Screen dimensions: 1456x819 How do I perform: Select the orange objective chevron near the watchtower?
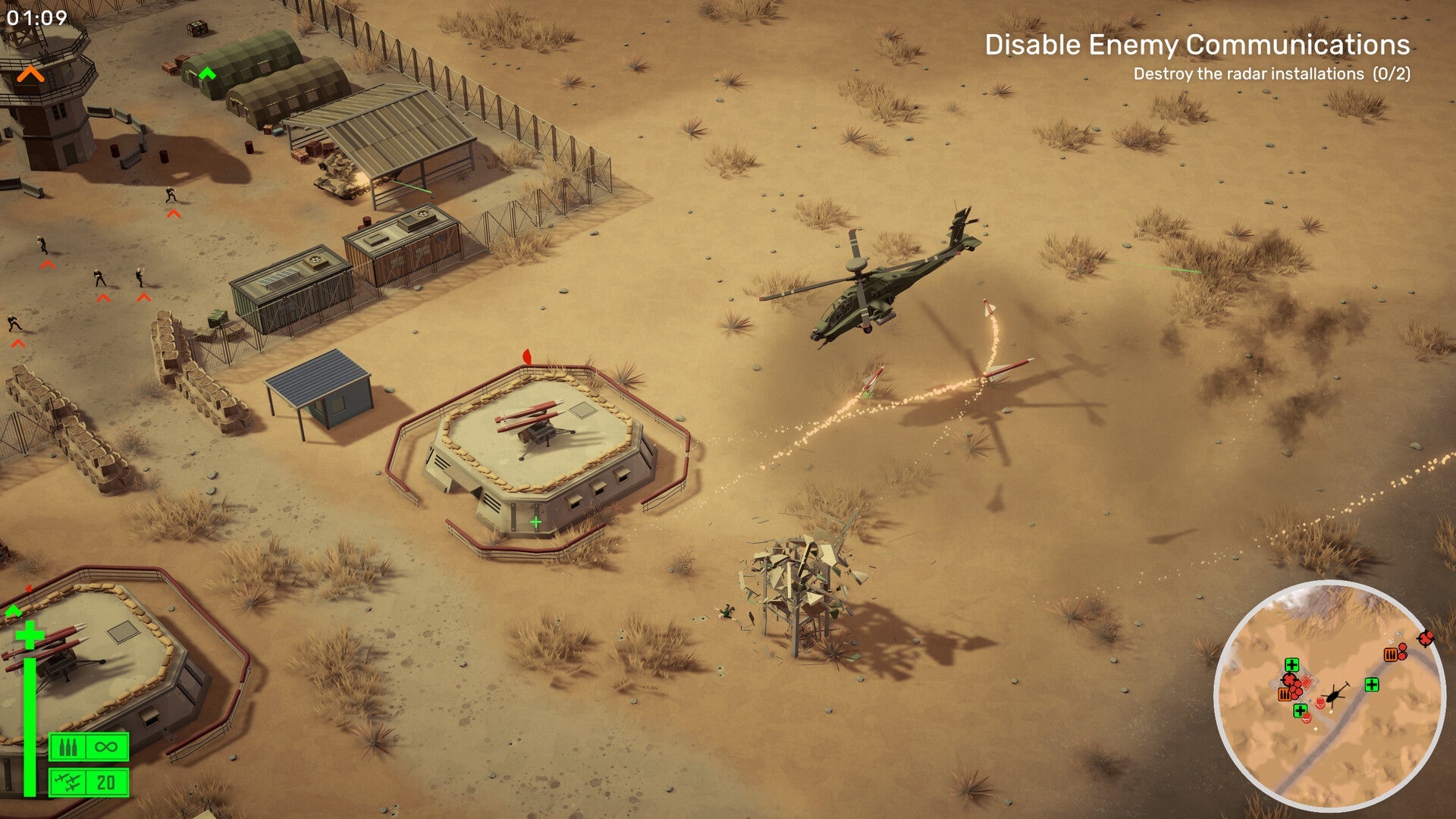point(32,74)
